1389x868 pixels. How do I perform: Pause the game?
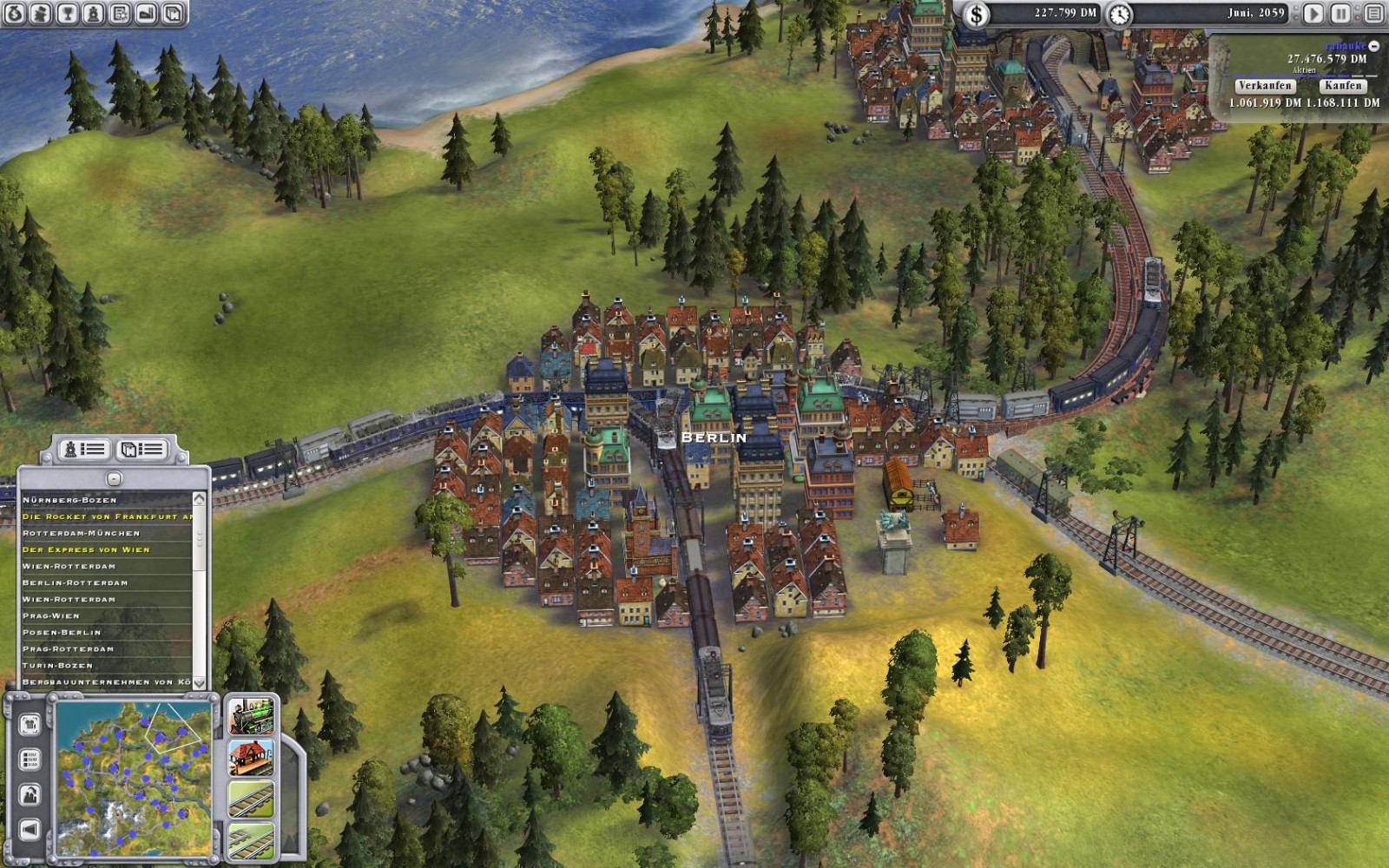click(x=1341, y=13)
